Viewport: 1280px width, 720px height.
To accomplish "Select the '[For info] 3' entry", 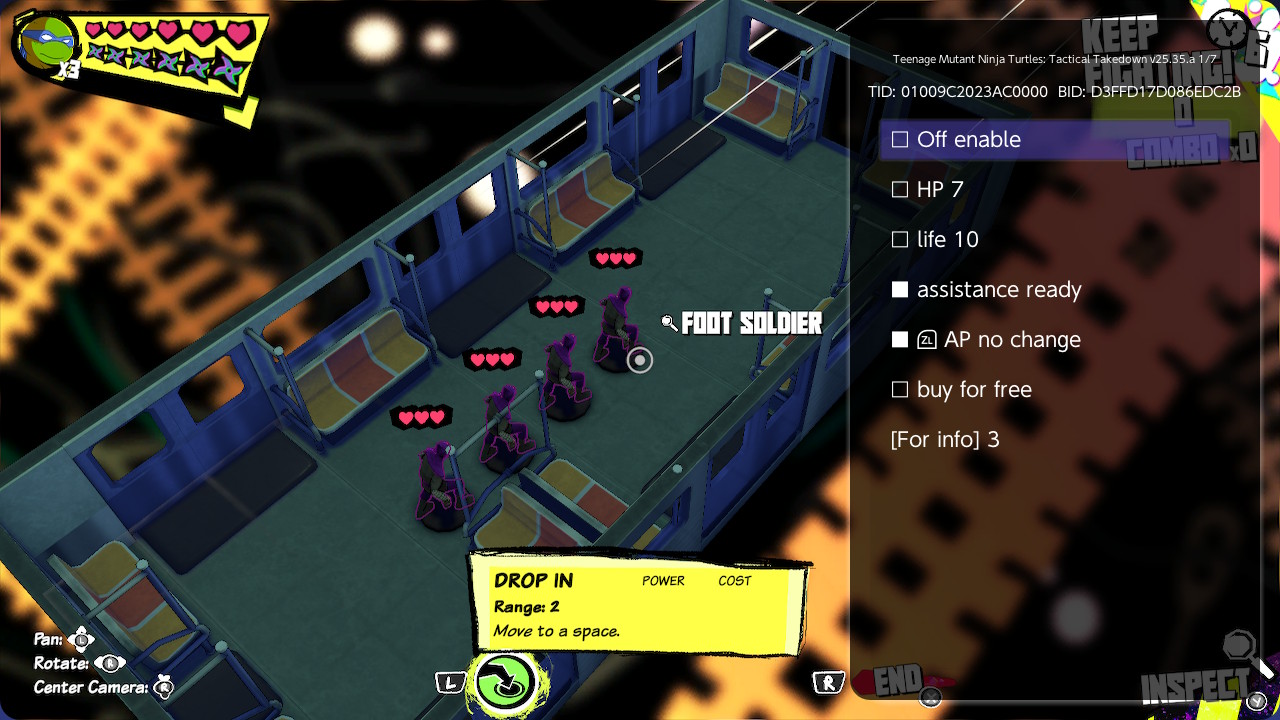I will click(945, 440).
